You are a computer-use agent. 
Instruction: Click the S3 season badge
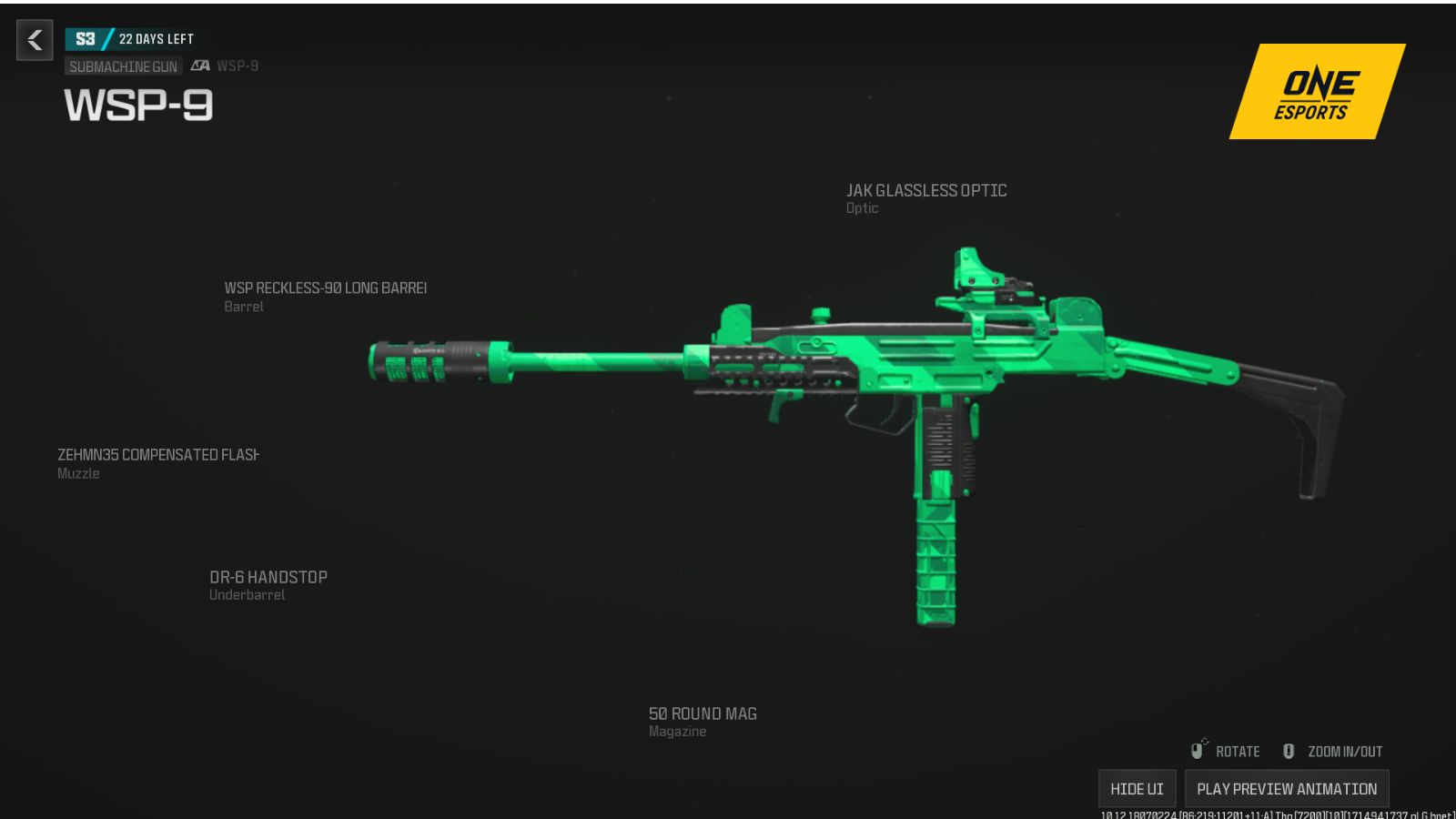tap(86, 38)
